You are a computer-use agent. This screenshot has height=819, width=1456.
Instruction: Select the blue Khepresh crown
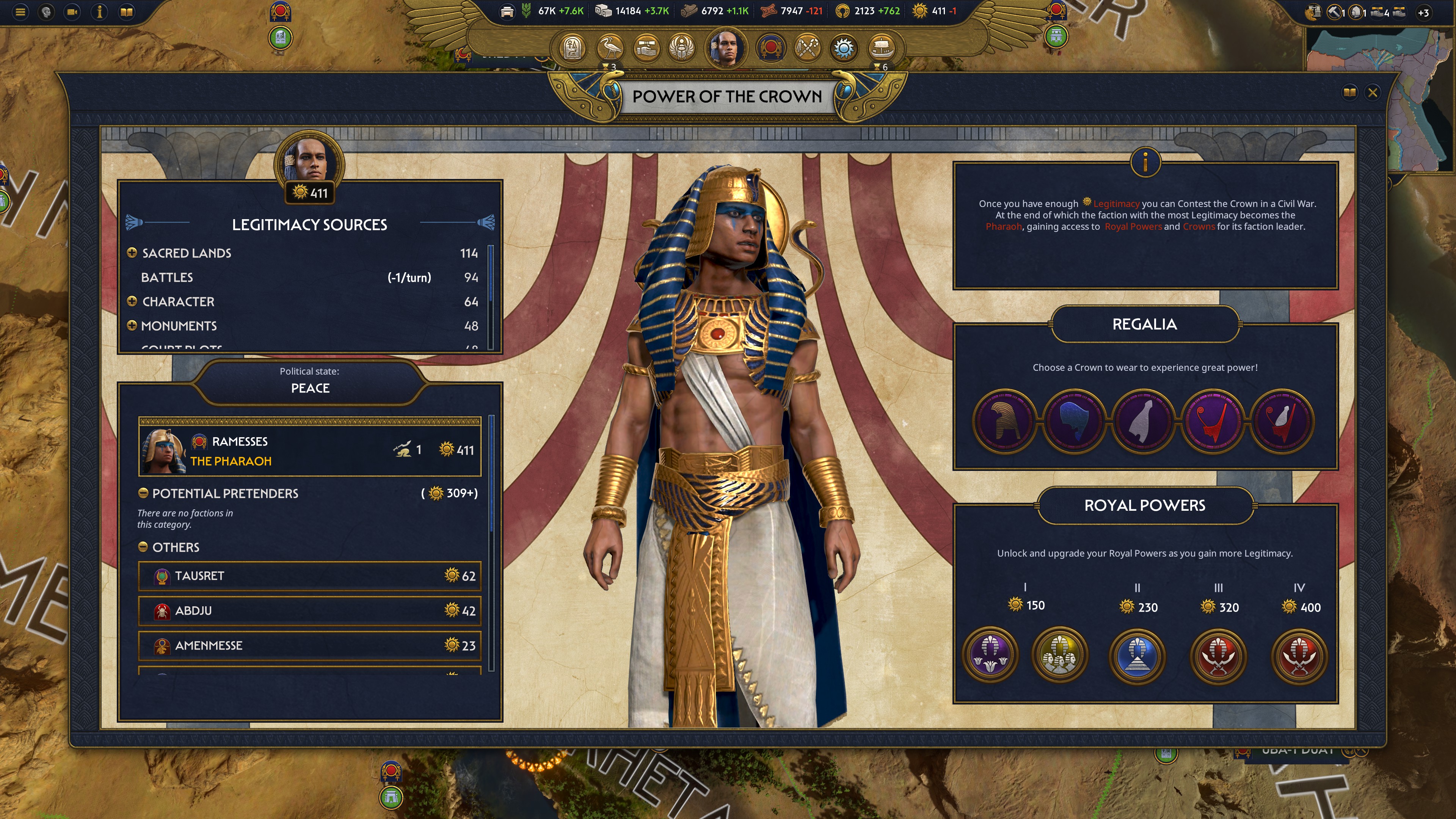coord(1074,420)
